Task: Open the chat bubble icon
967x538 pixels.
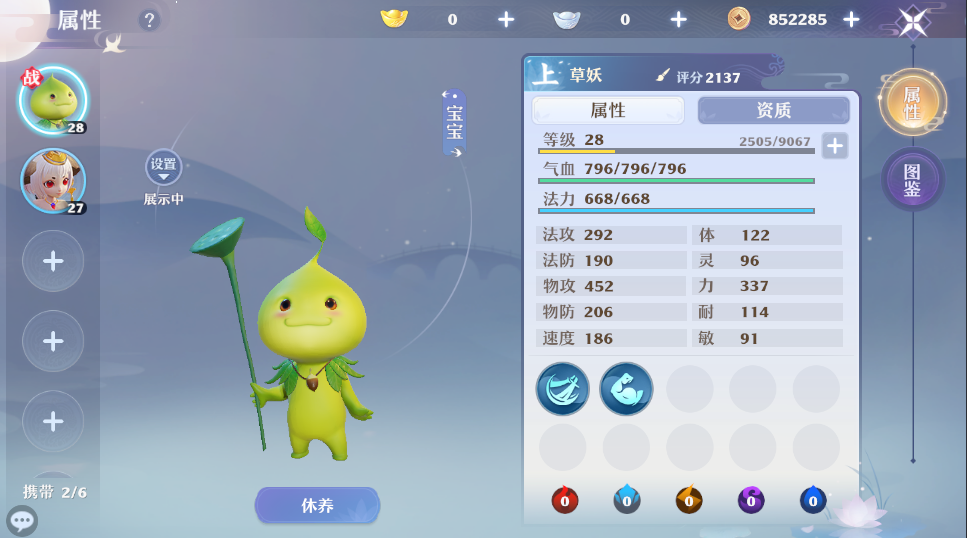Action: pos(21,520)
